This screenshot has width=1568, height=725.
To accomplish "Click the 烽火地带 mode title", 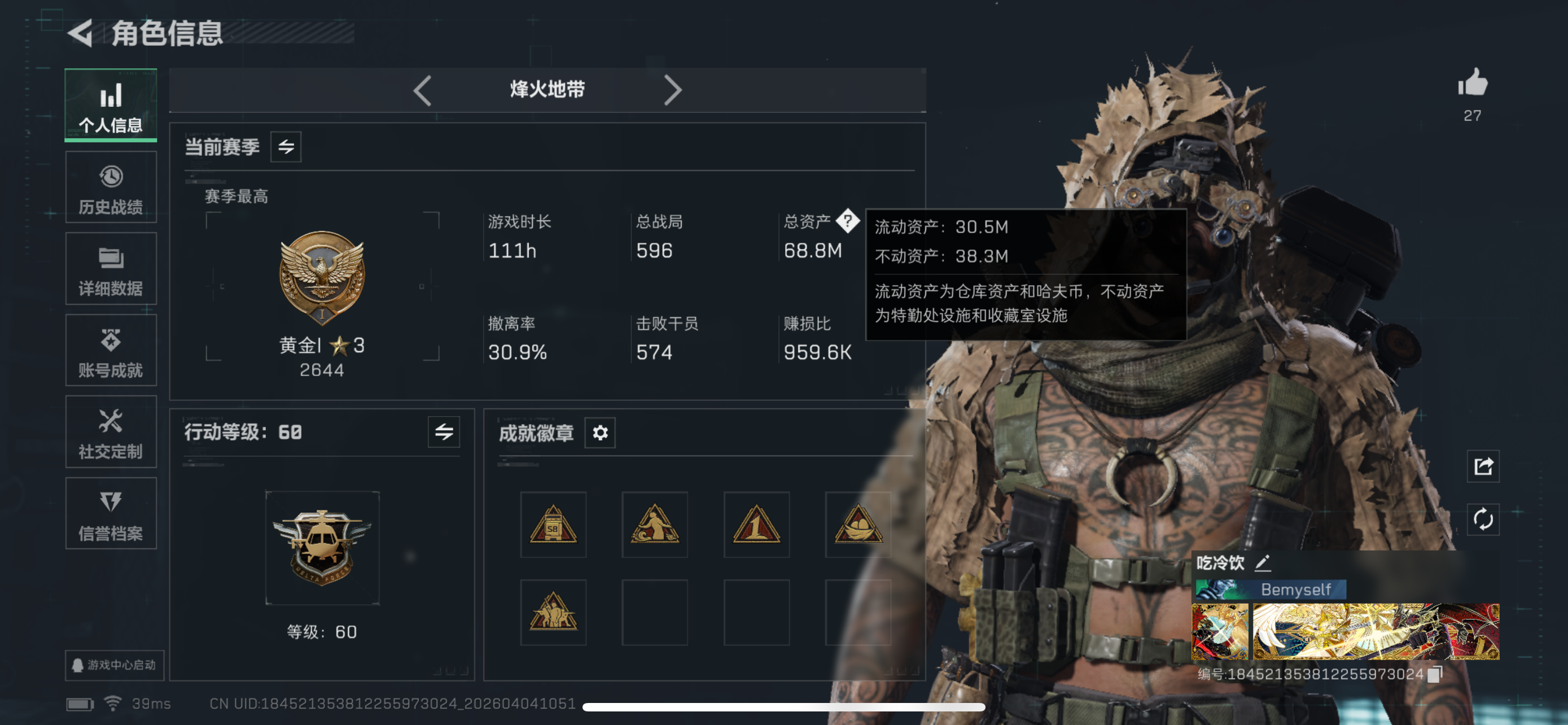I will pos(546,89).
